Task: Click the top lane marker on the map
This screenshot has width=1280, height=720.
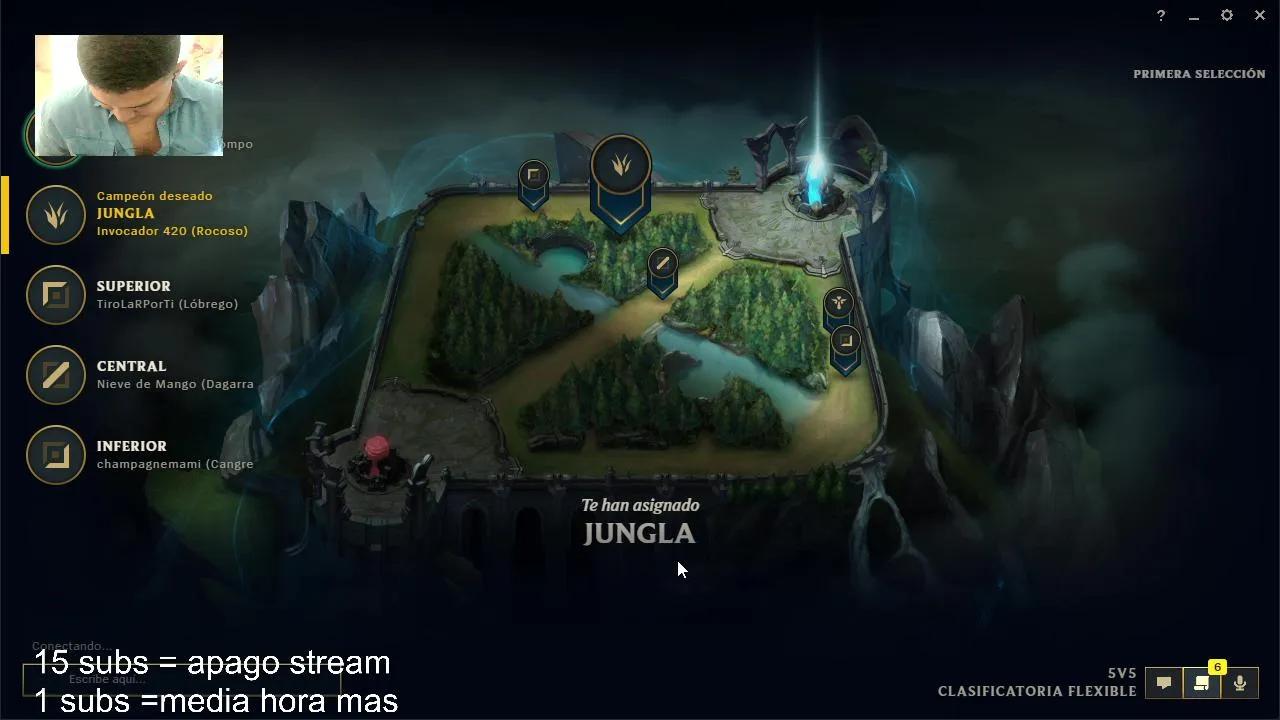Action: 533,176
